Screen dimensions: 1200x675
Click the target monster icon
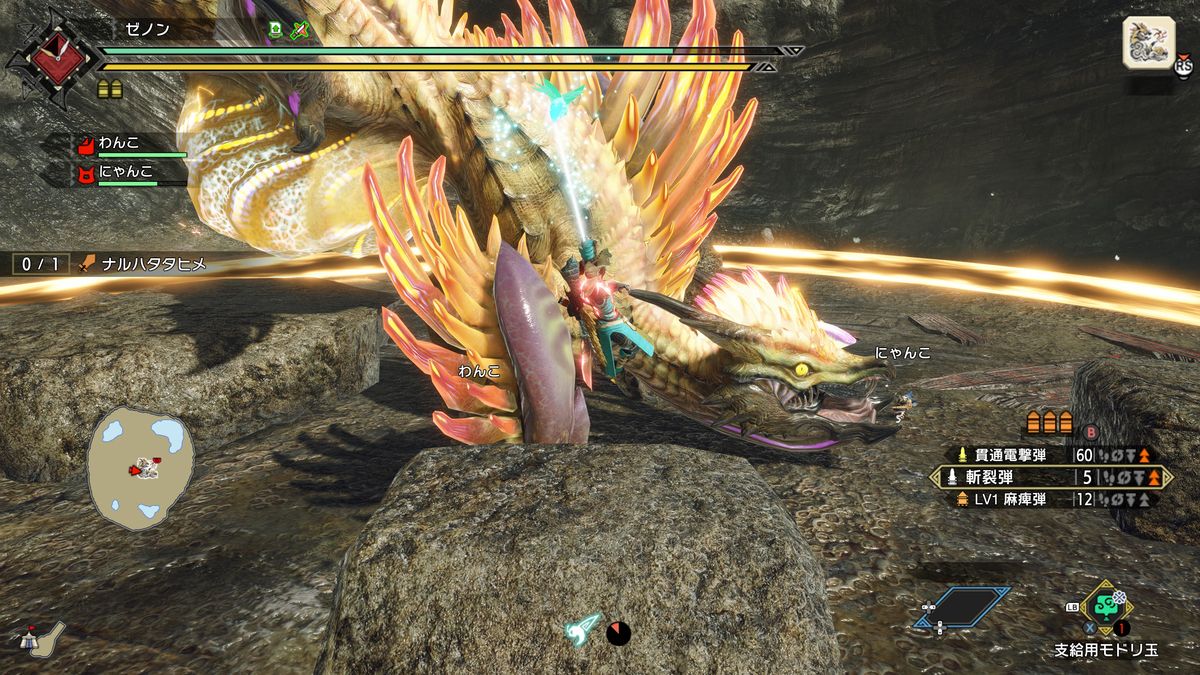click(x=1148, y=43)
